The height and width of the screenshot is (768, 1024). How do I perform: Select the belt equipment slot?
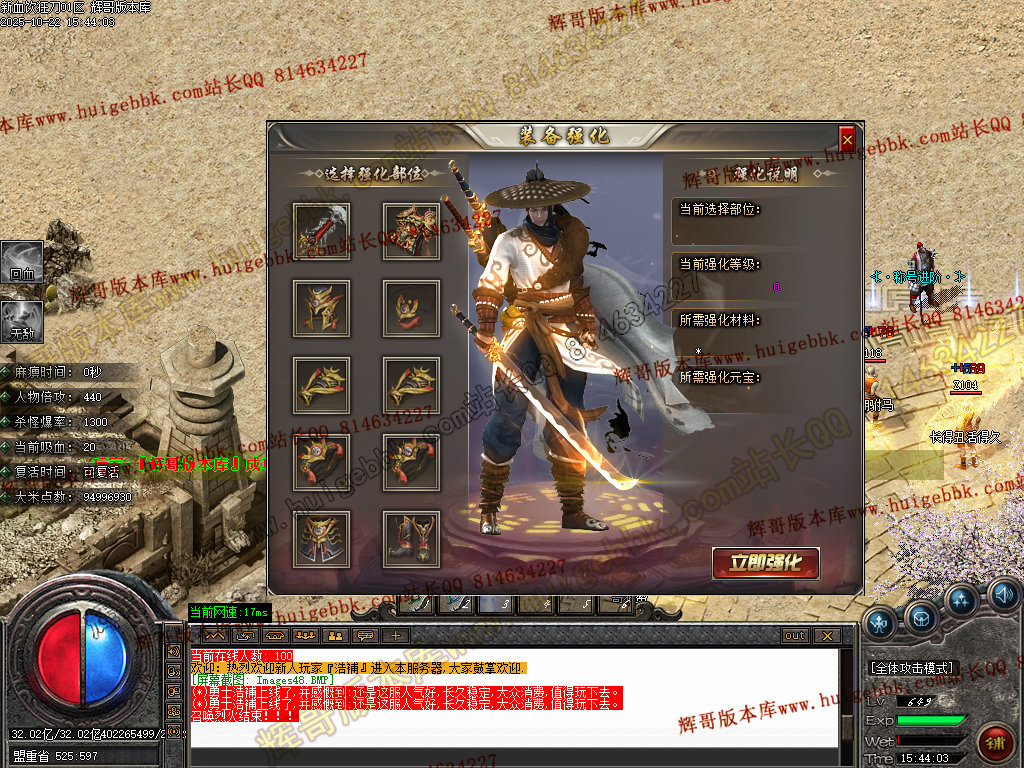pyautogui.click(x=321, y=539)
